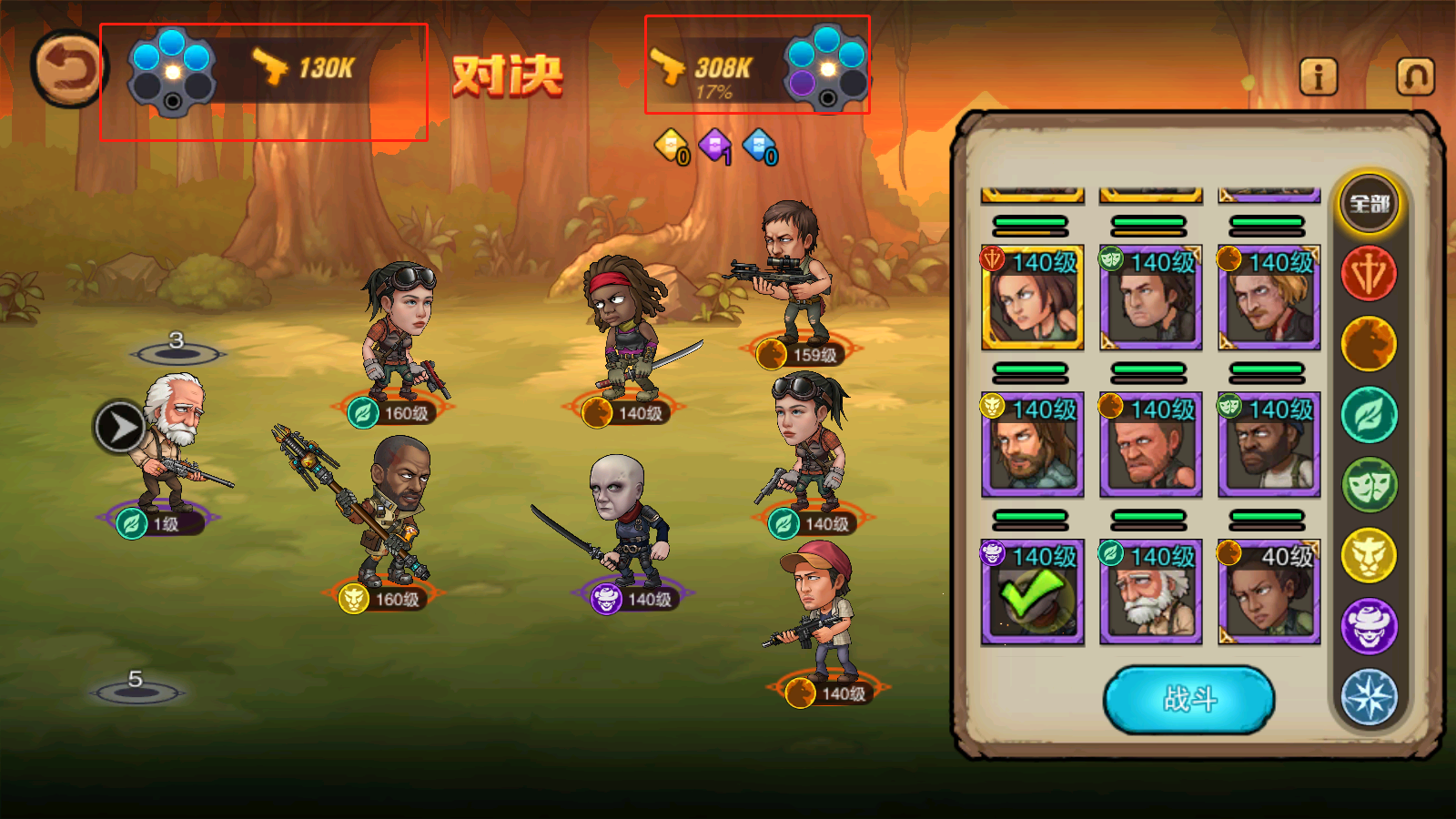Switch to the green leaf class filter
The width and height of the screenshot is (1456, 819).
pyautogui.click(x=1369, y=415)
